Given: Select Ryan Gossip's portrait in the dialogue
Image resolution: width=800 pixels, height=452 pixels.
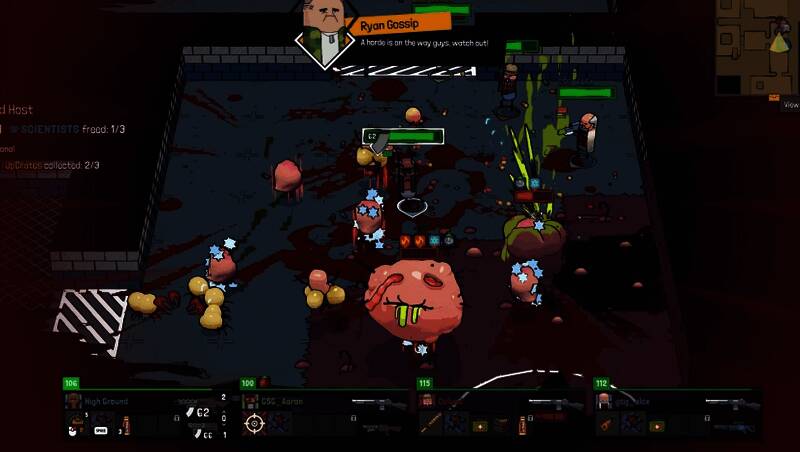Looking at the screenshot, I should [325, 30].
